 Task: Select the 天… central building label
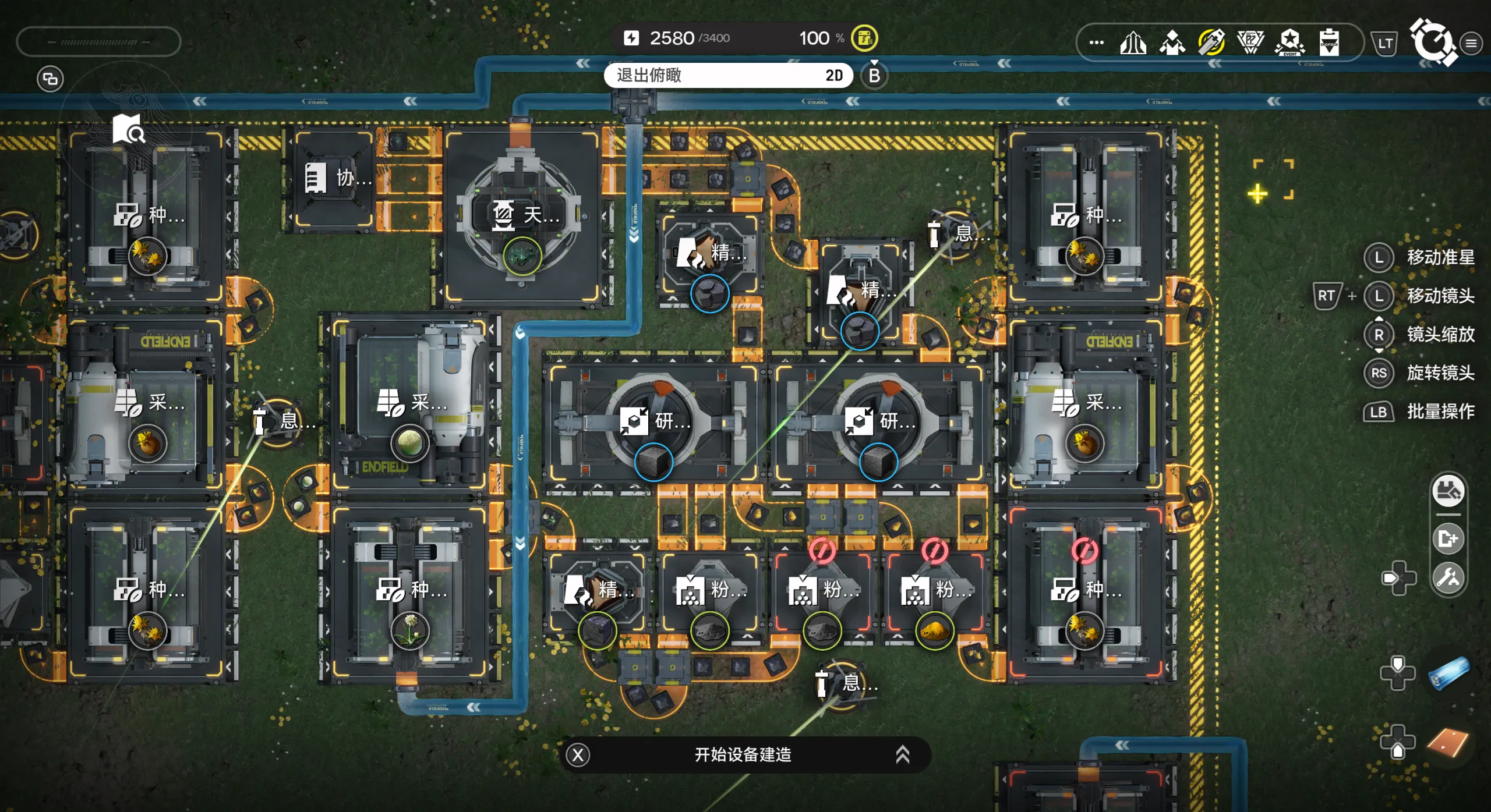527,215
